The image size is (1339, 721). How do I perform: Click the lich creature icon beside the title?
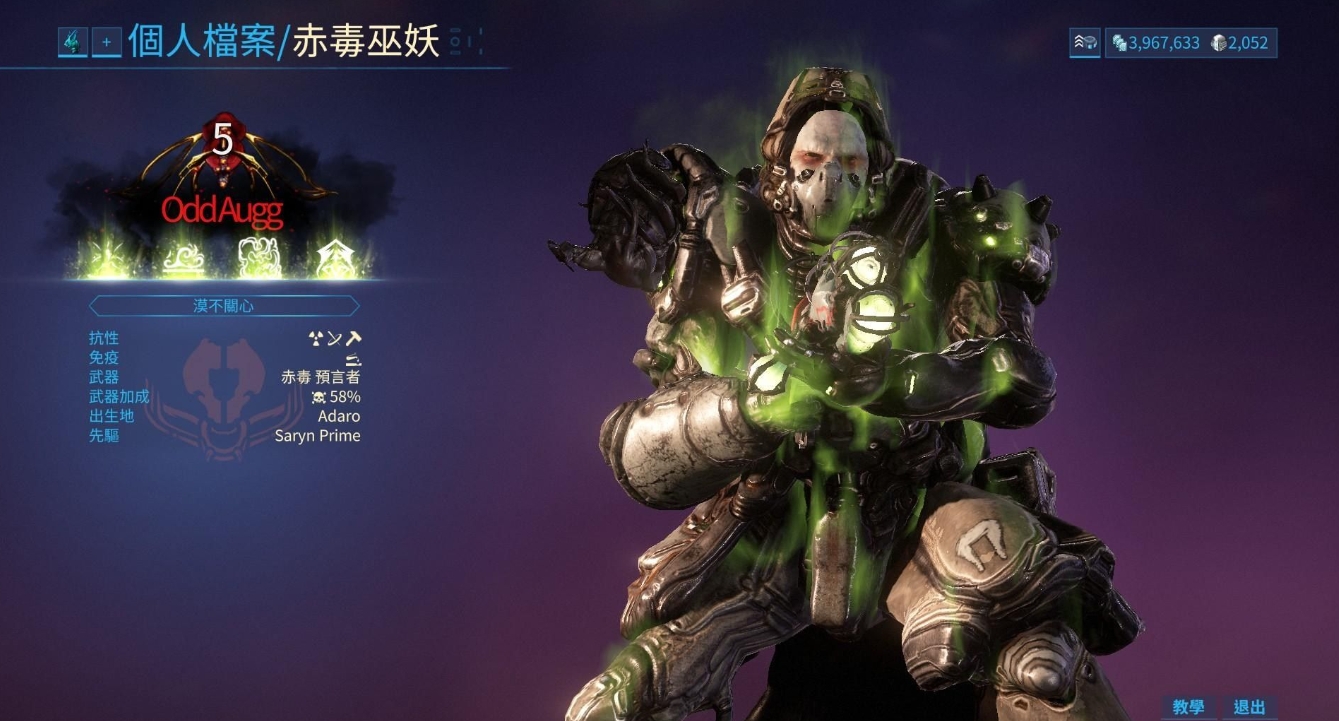(x=74, y=42)
